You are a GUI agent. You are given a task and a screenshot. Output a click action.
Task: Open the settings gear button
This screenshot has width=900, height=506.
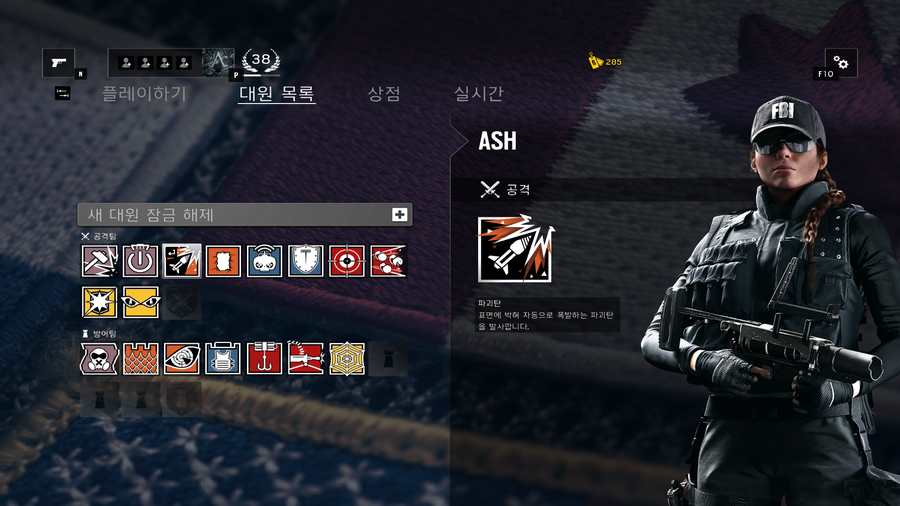(840, 63)
